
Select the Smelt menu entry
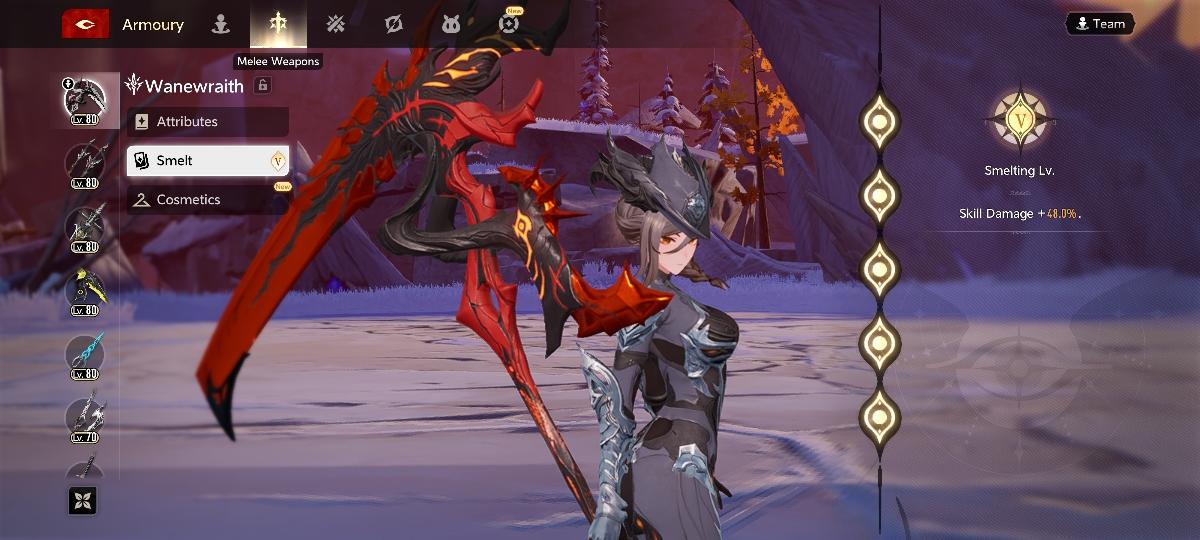pos(207,160)
